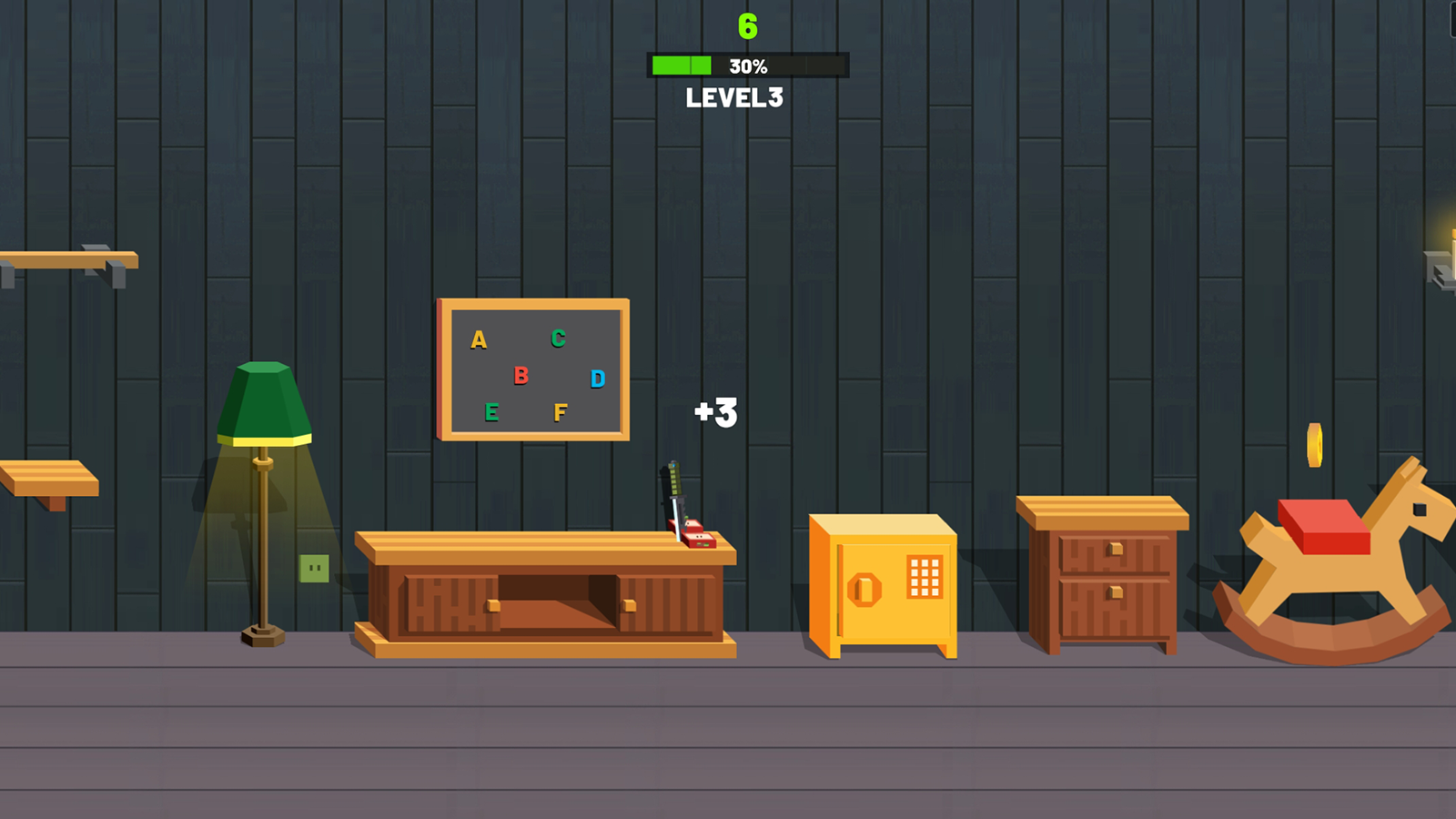Toggle the green wall outlet switch
1456x819 pixels.
coord(314,567)
